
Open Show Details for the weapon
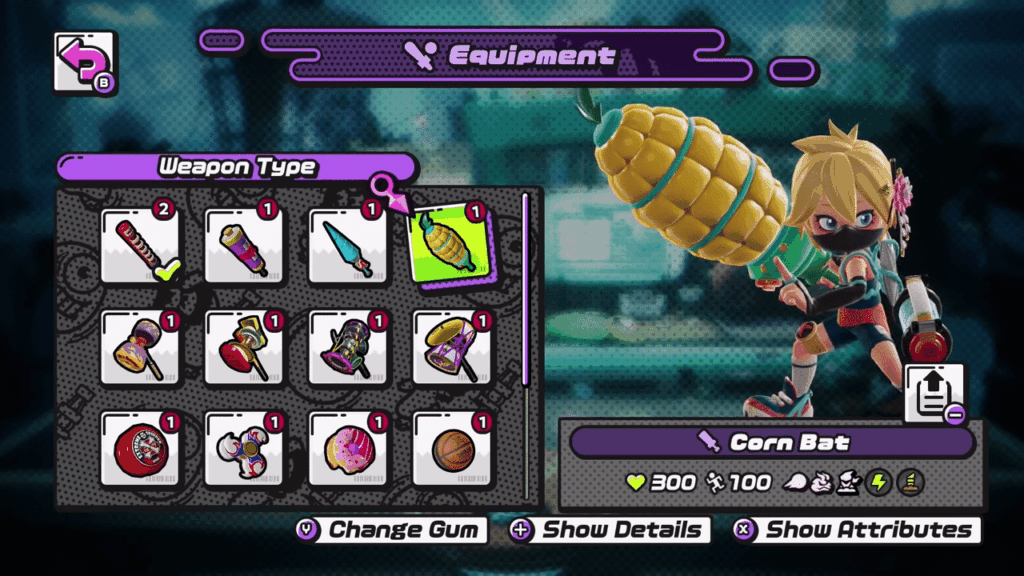609,530
